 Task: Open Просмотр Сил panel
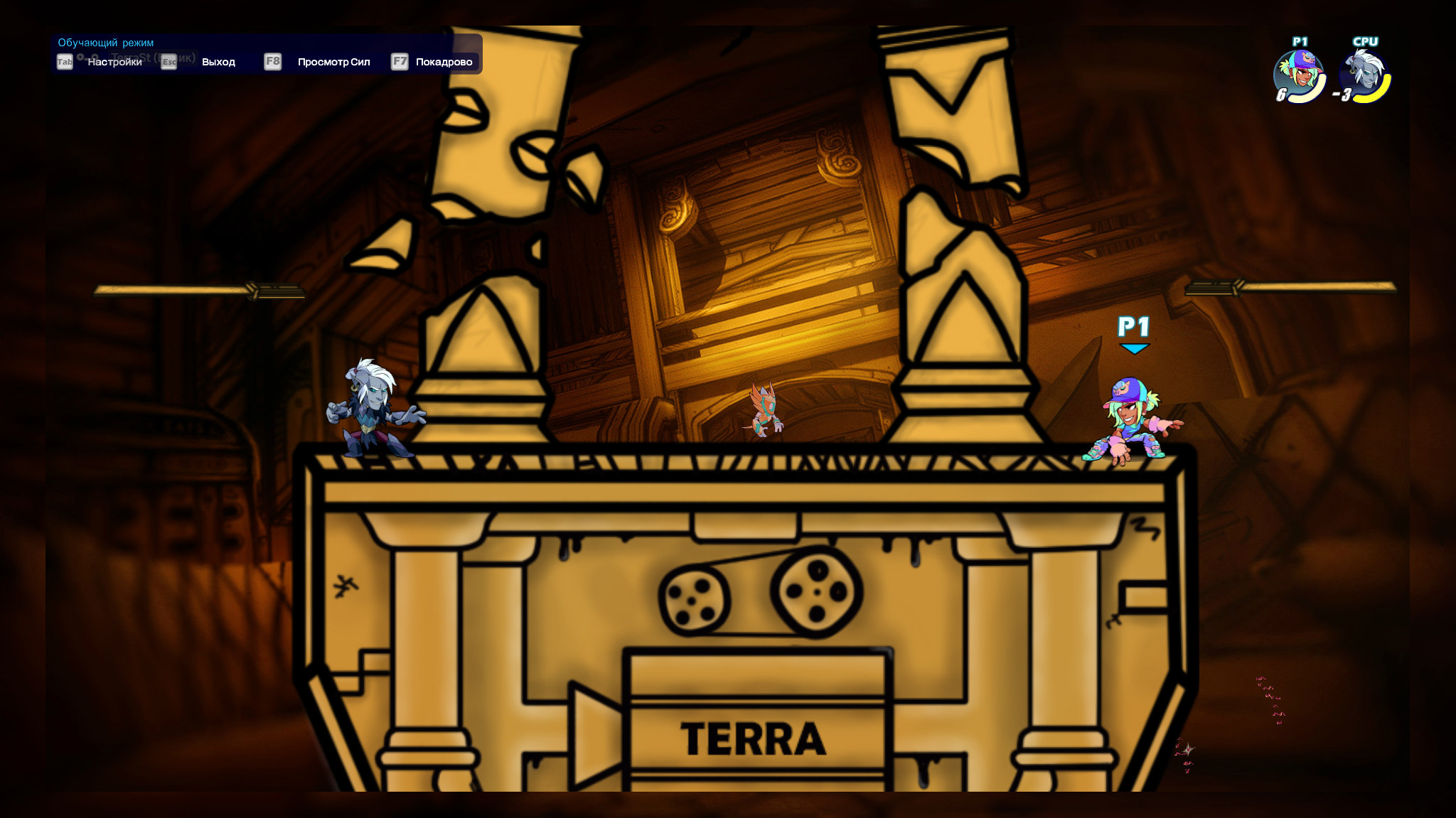335,63
